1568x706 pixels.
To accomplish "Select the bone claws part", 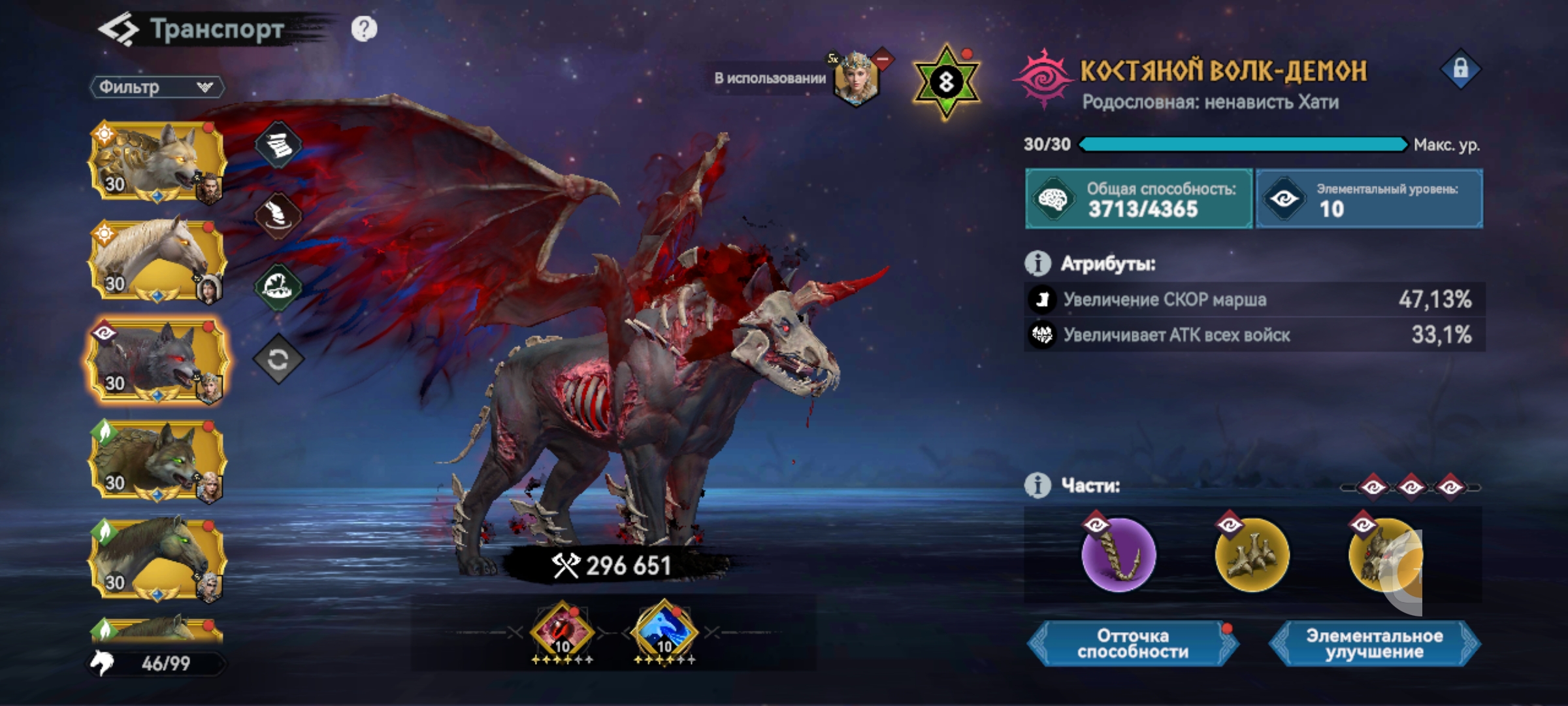I will click(x=1252, y=555).
